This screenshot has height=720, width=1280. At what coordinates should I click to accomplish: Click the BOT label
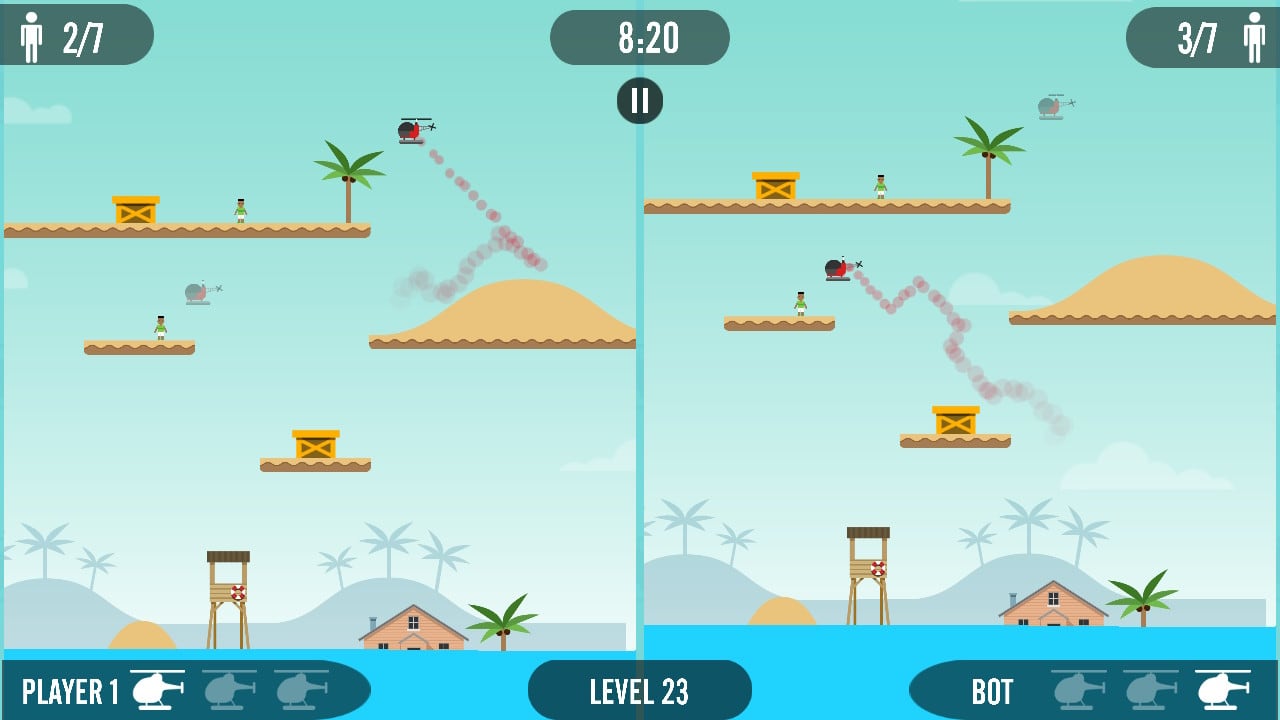pyautogui.click(x=990, y=689)
